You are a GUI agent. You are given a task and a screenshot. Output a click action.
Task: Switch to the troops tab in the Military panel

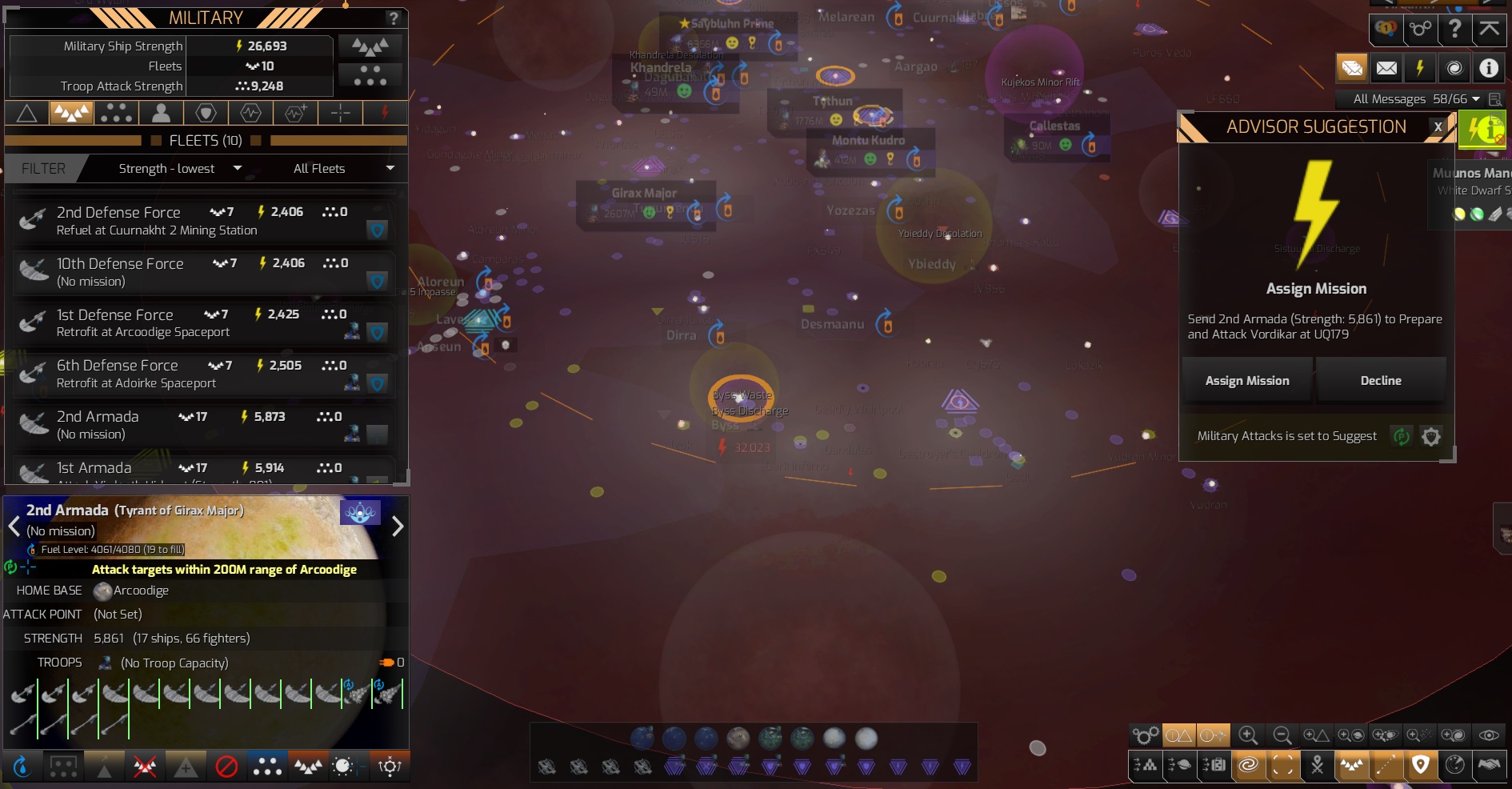(161, 114)
